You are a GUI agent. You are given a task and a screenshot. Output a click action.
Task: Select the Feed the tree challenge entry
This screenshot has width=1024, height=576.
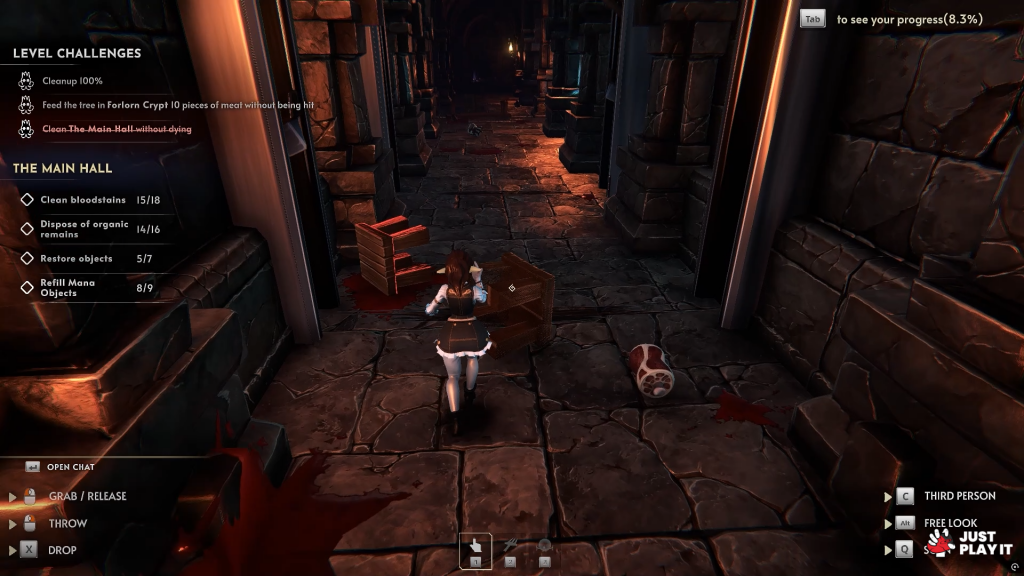click(170, 105)
